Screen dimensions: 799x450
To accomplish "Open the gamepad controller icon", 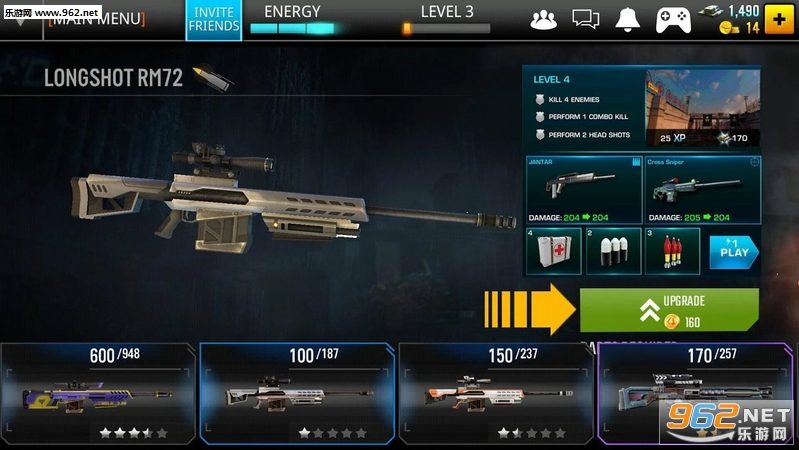I will point(670,19).
